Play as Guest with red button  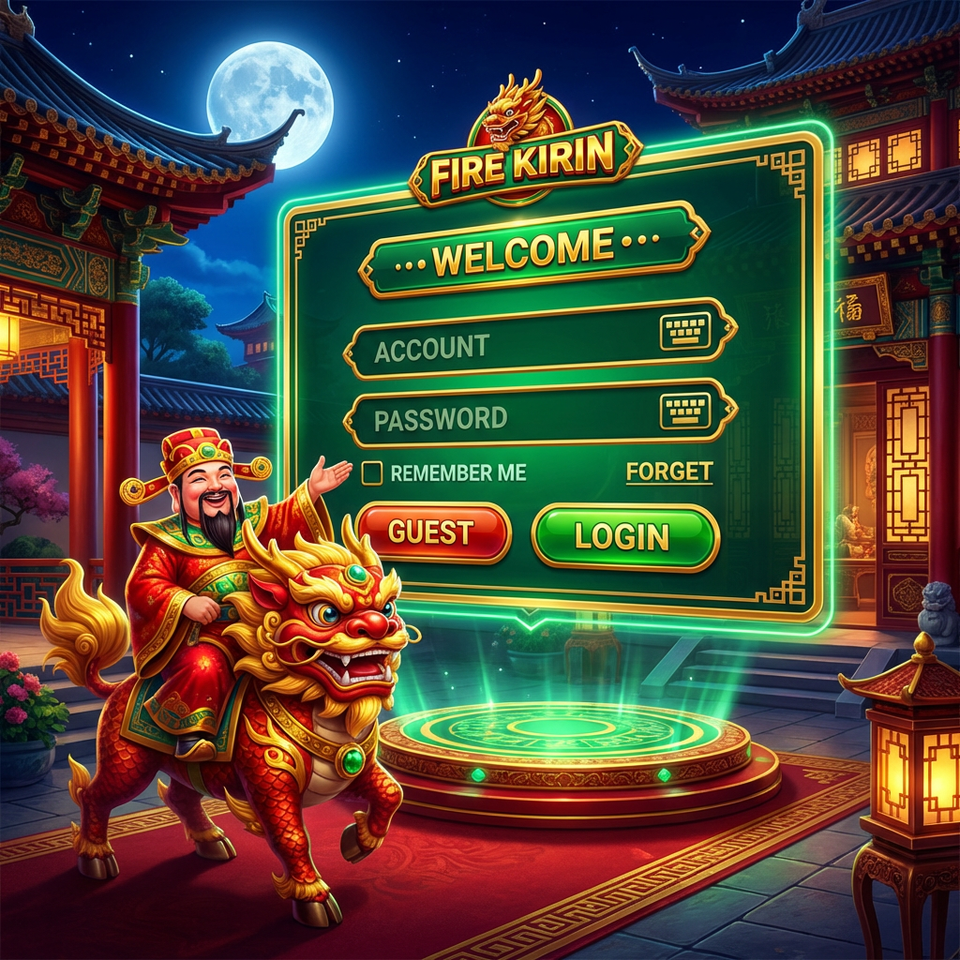(432, 532)
